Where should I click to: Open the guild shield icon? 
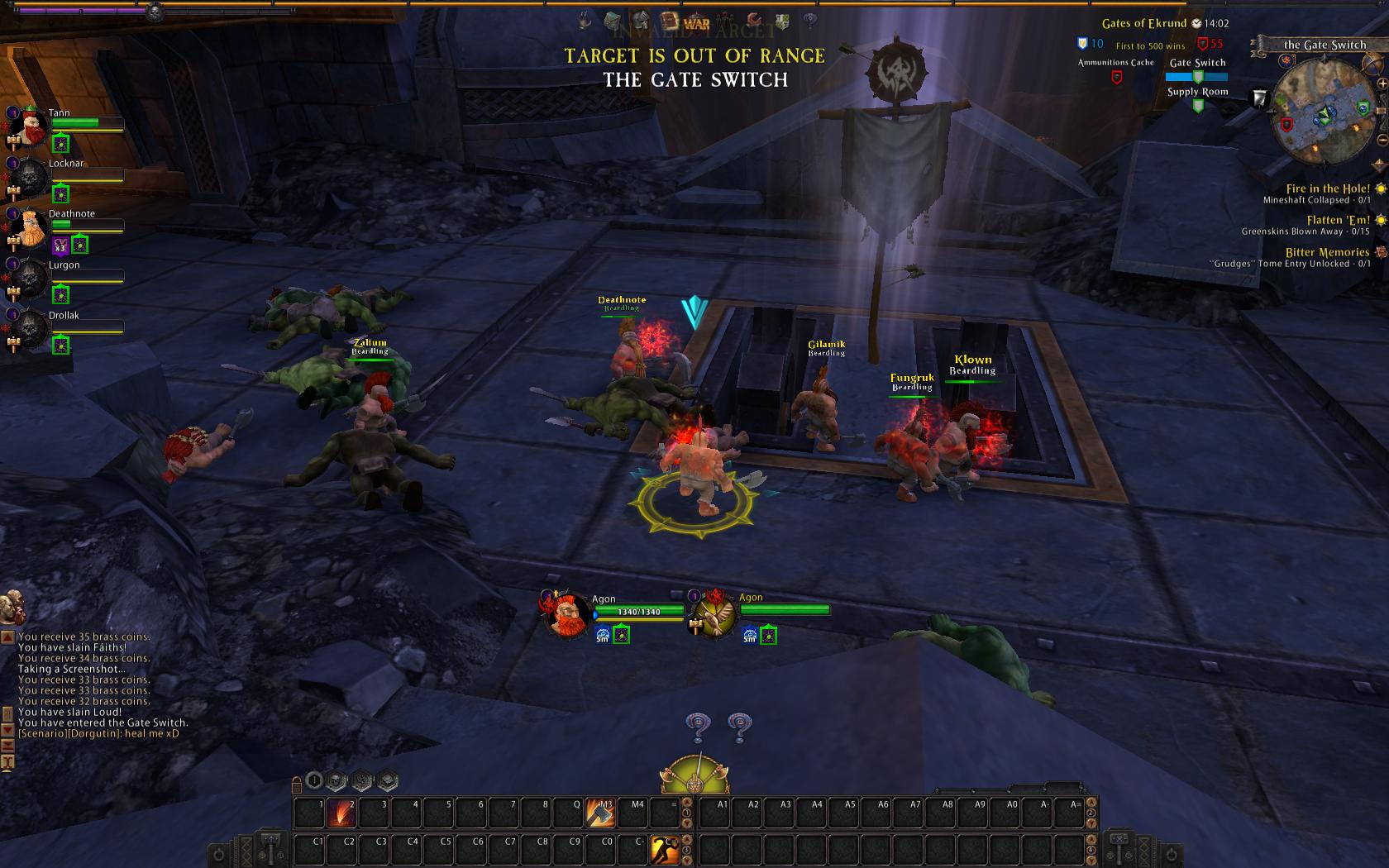coord(782,21)
